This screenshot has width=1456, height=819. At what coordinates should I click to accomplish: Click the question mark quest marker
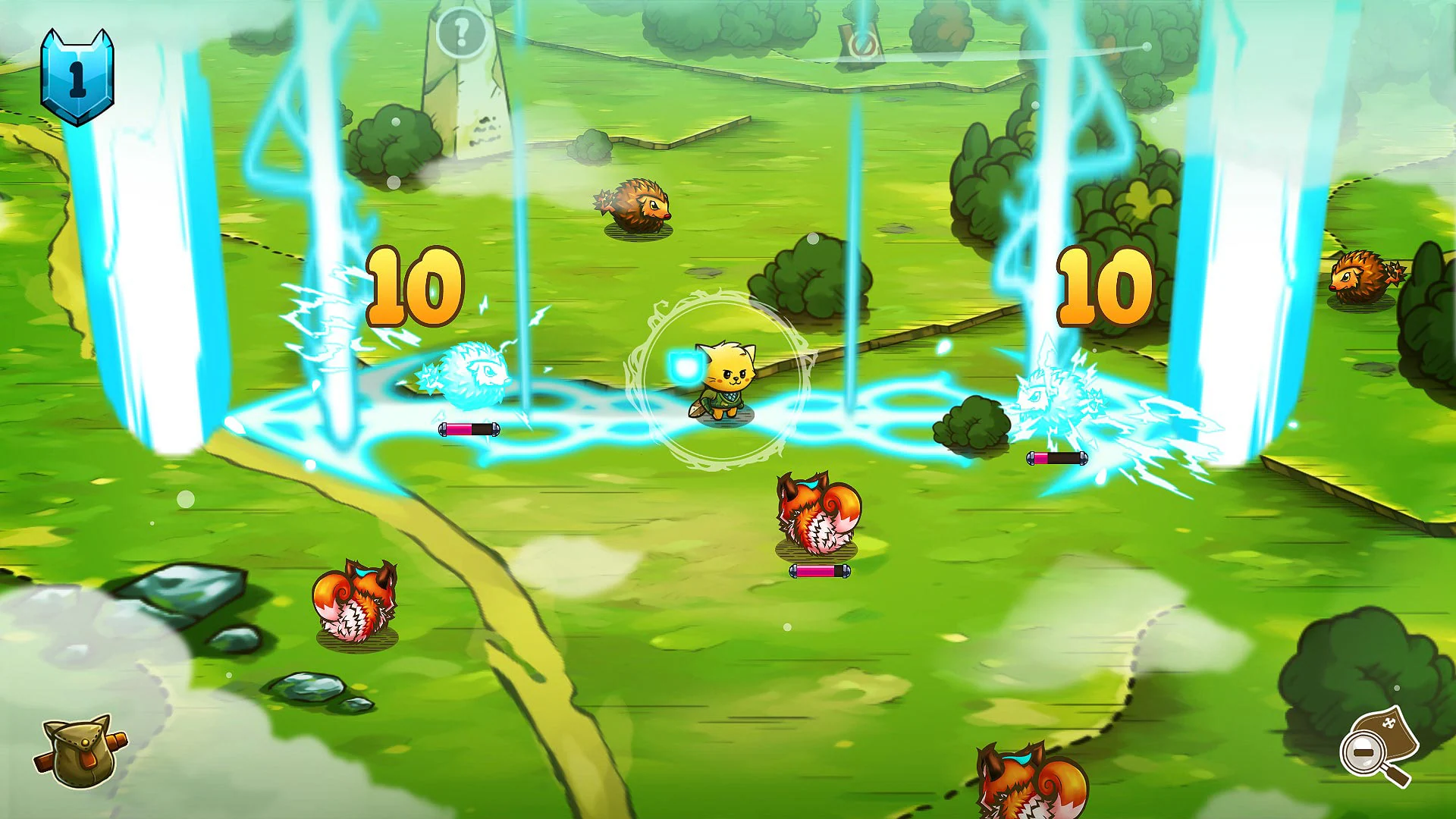[459, 30]
